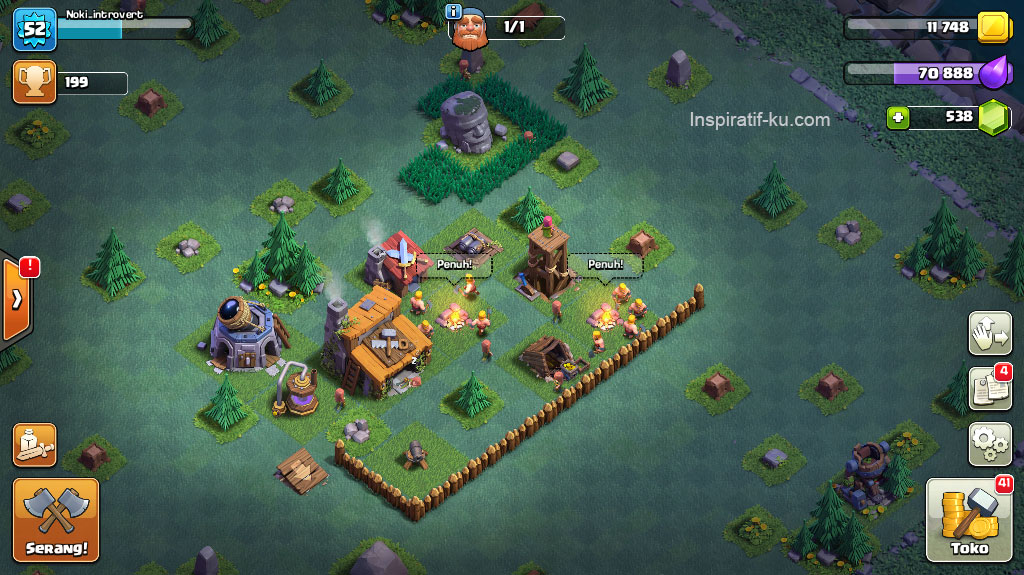Tap the purple elixir resource icon

coord(994,73)
